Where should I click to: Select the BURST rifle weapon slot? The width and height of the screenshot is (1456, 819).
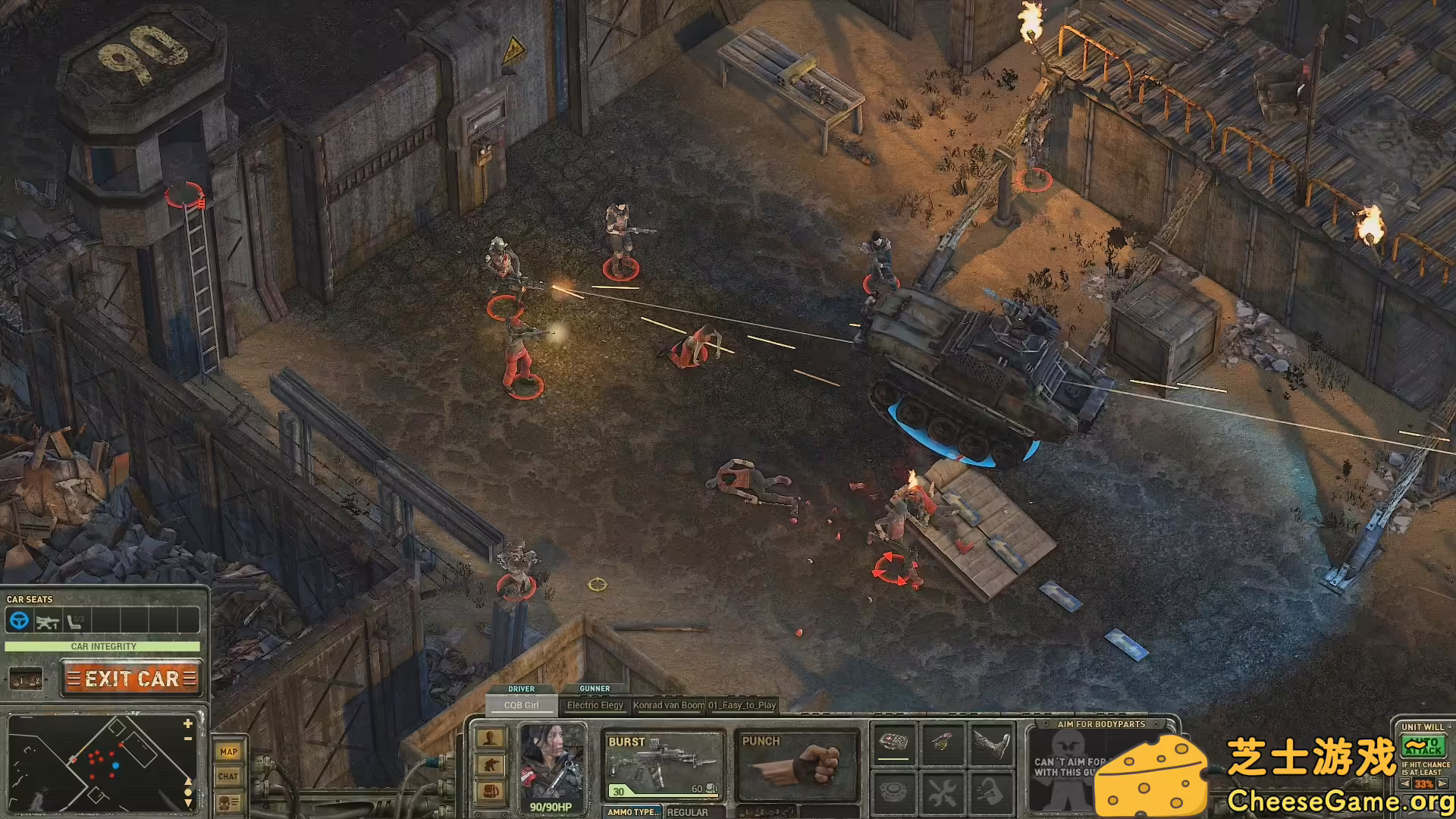click(x=664, y=764)
